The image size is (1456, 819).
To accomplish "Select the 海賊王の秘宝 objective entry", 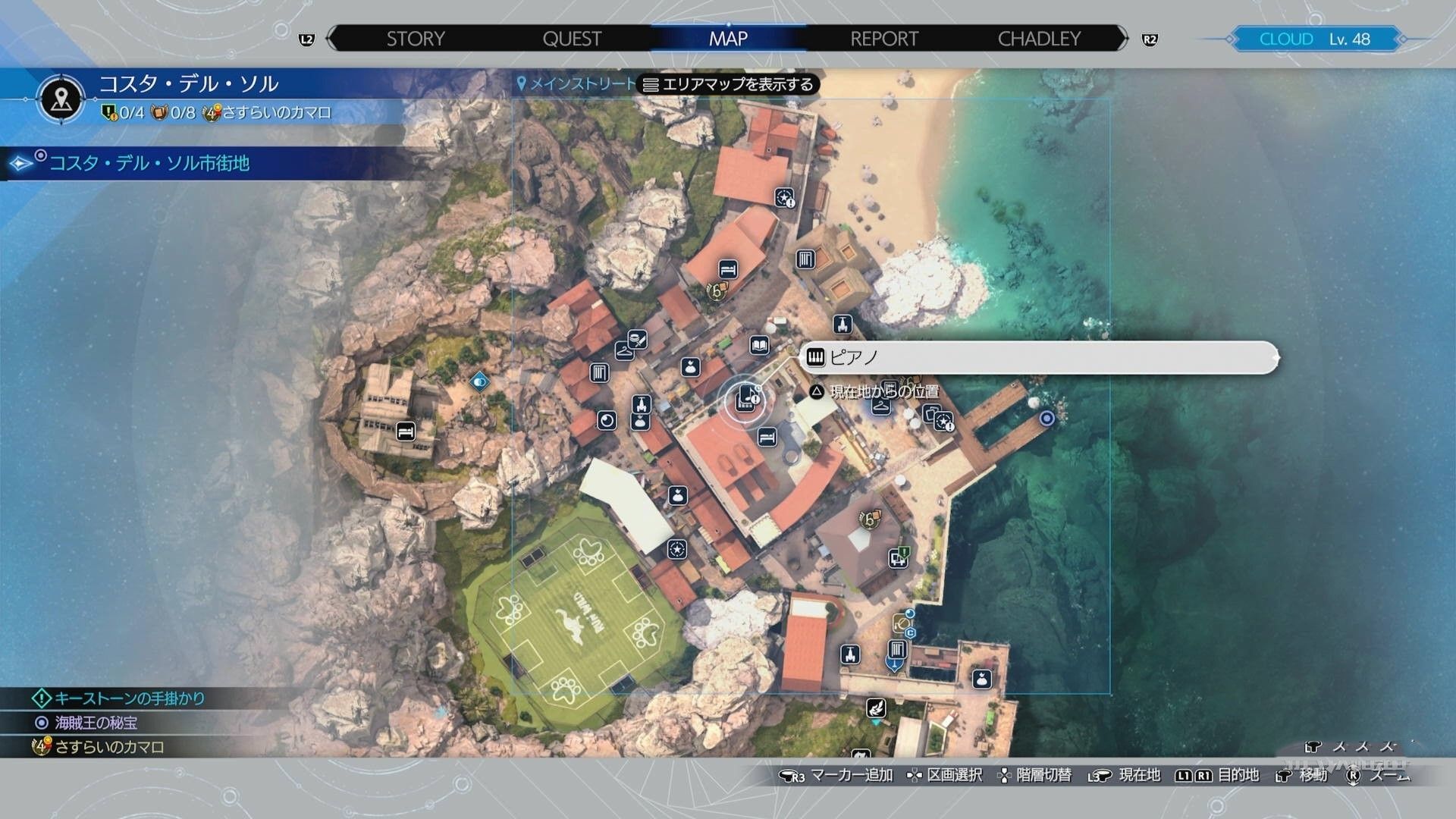I will [x=96, y=723].
